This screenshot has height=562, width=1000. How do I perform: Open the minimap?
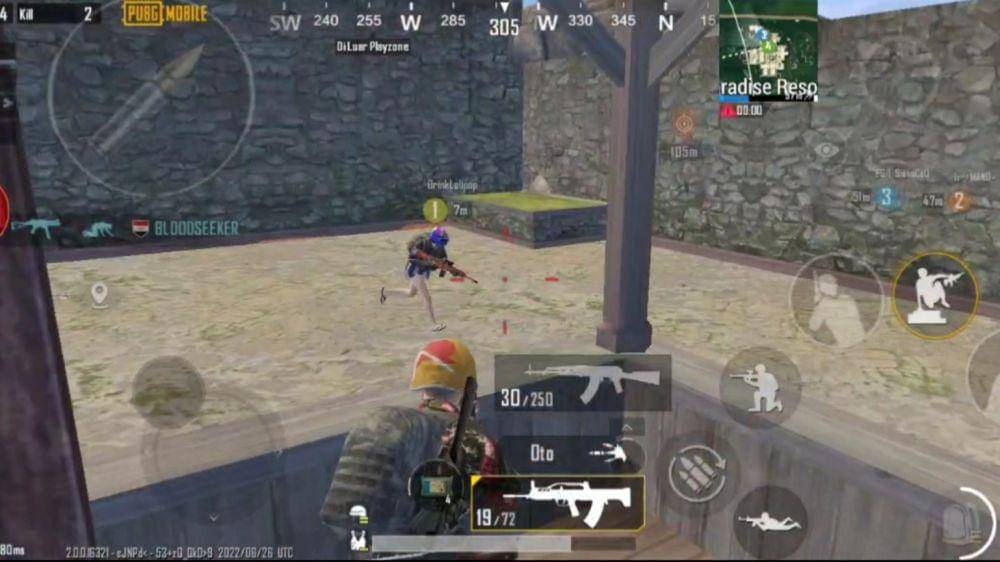pos(768,50)
